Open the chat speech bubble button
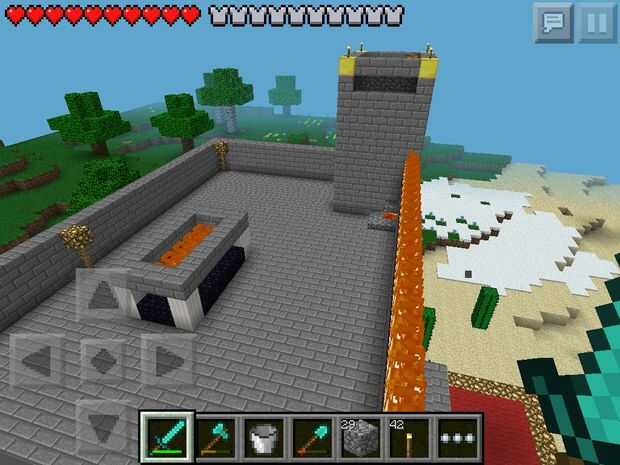620x465 pixels. (x=552, y=23)
